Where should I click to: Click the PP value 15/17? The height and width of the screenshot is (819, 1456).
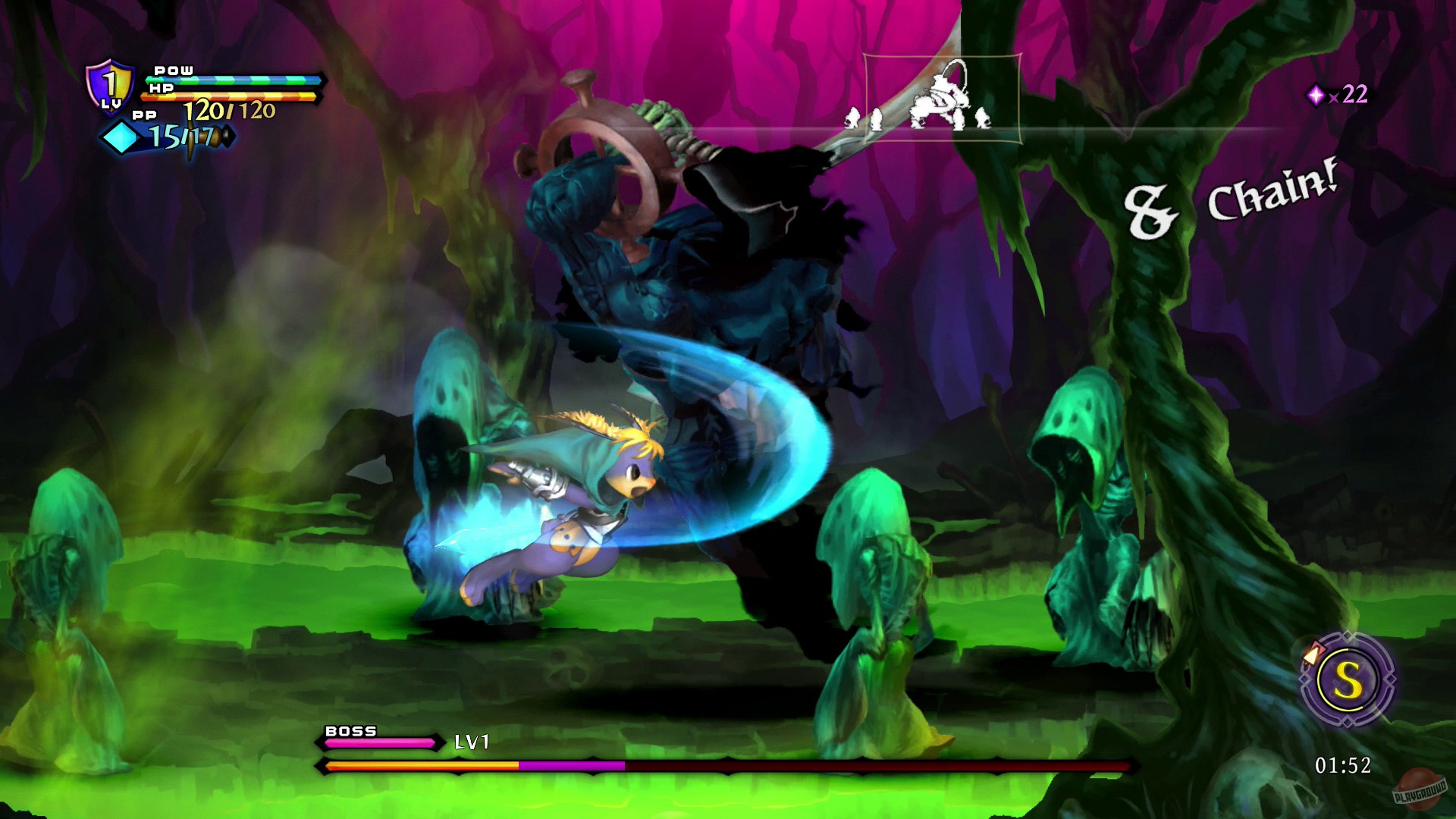(x=180, y=137)
